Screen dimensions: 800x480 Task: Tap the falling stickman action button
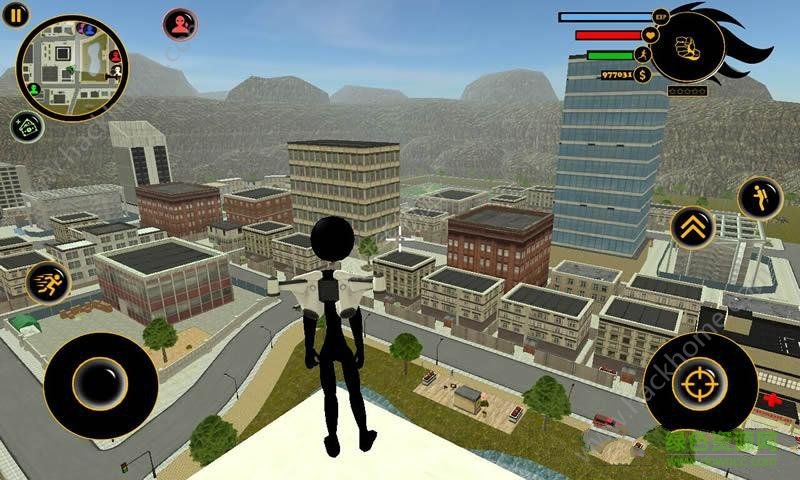pos(760,197)
